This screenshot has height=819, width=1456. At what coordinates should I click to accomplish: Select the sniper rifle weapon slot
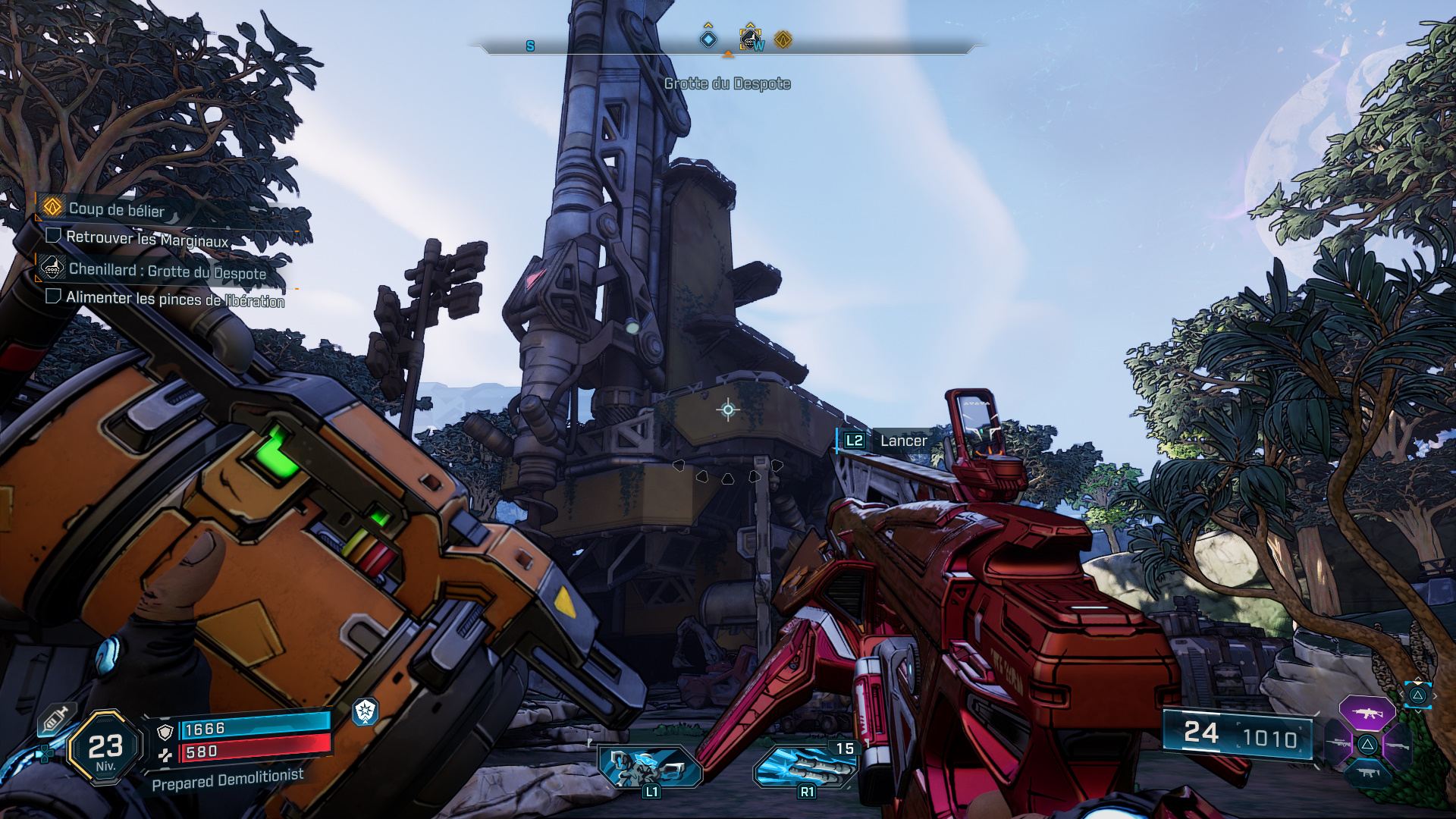tap(1338, 743)
